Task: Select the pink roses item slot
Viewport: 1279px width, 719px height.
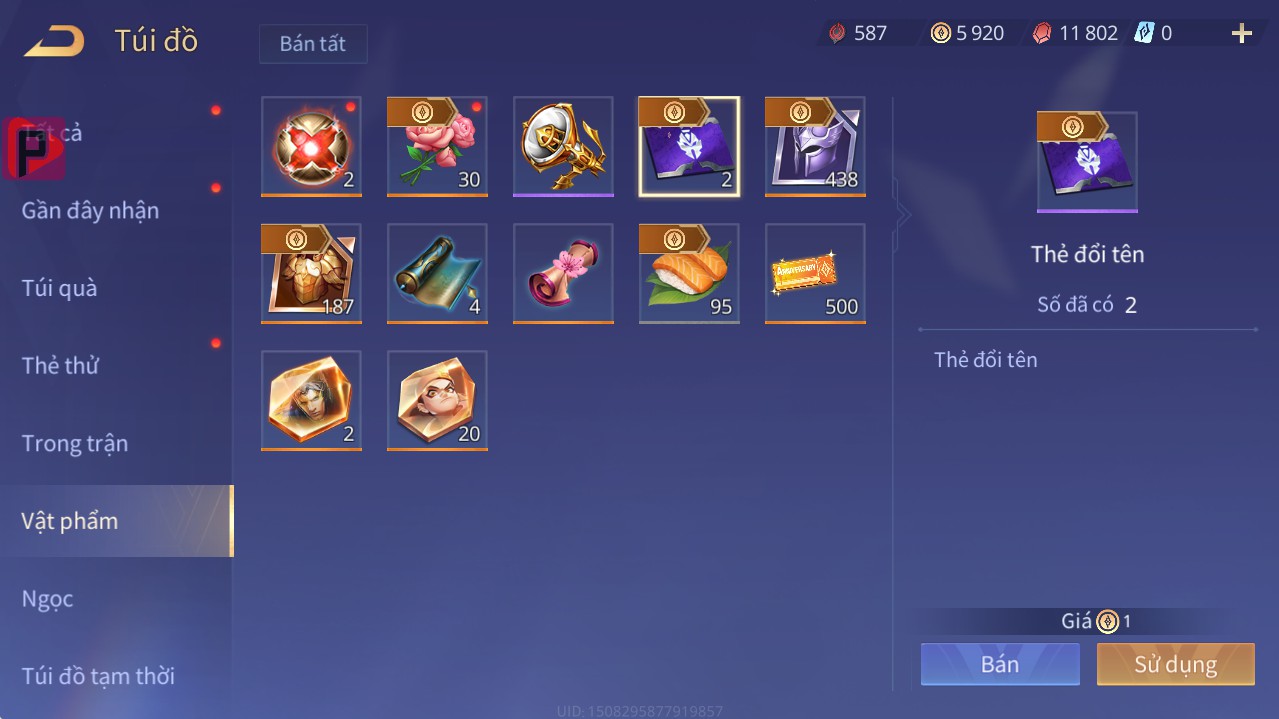Action: (x=437, y=147)
